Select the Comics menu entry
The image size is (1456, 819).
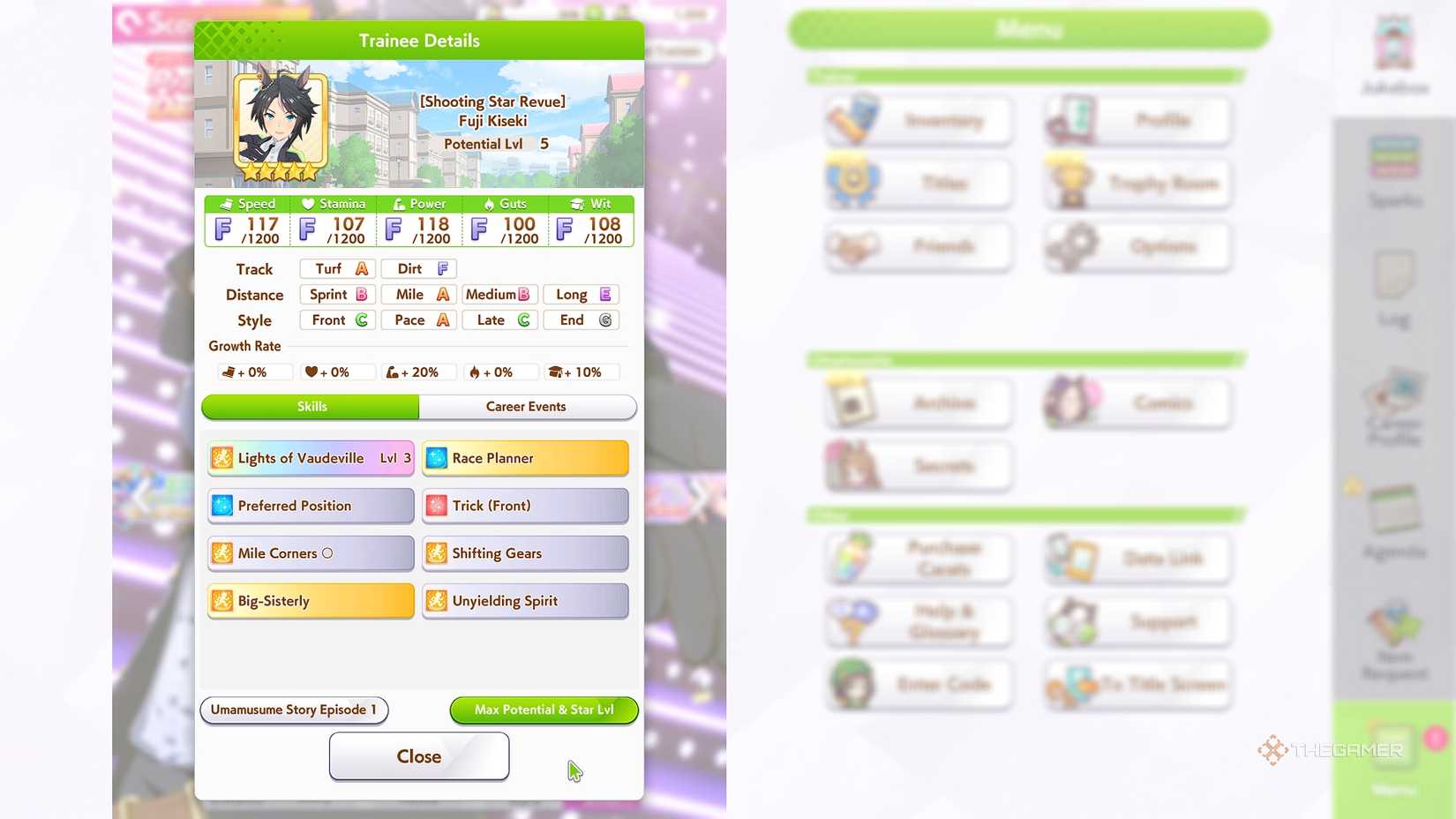point(1137,403)
